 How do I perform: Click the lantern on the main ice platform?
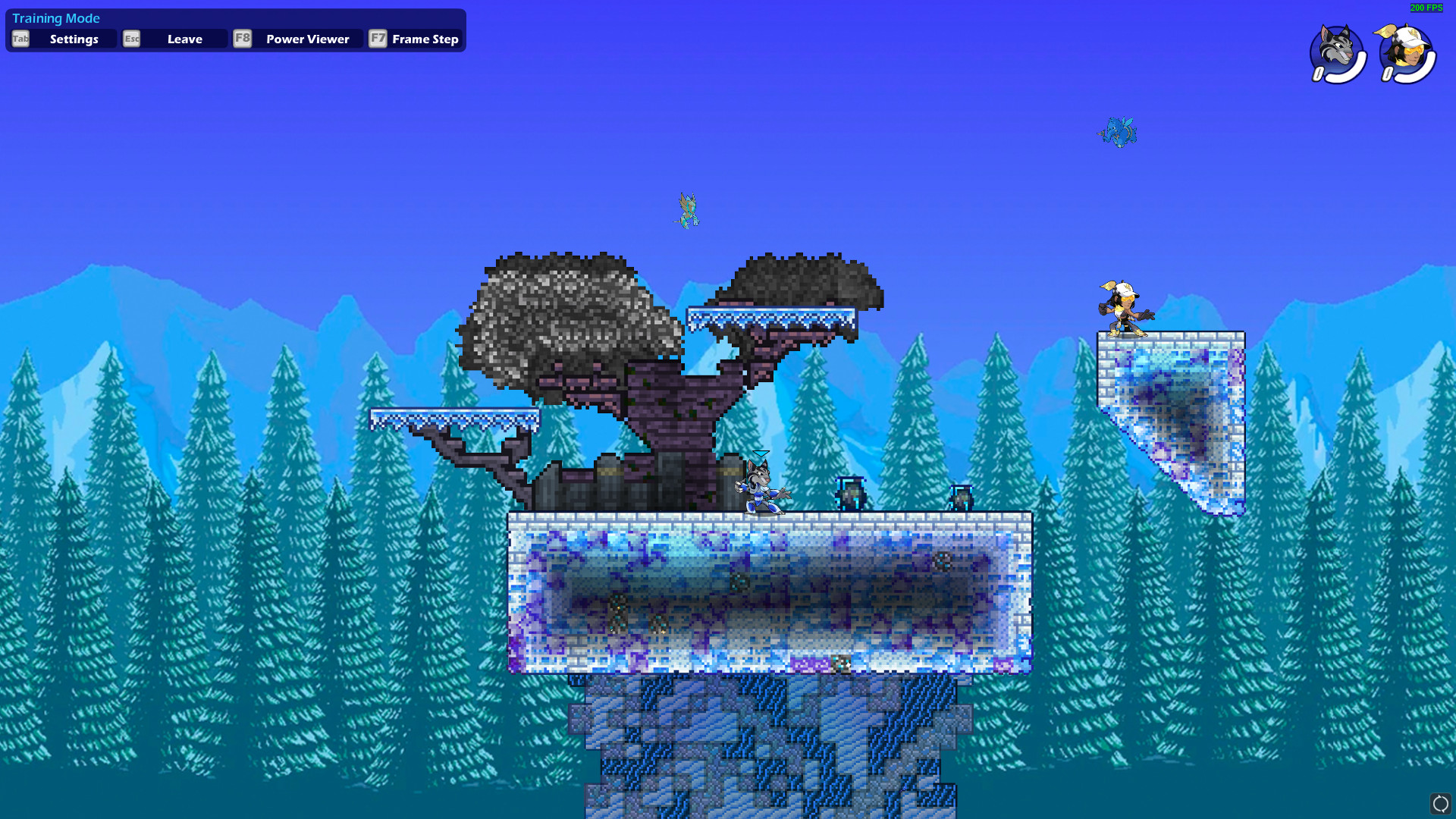850,493
